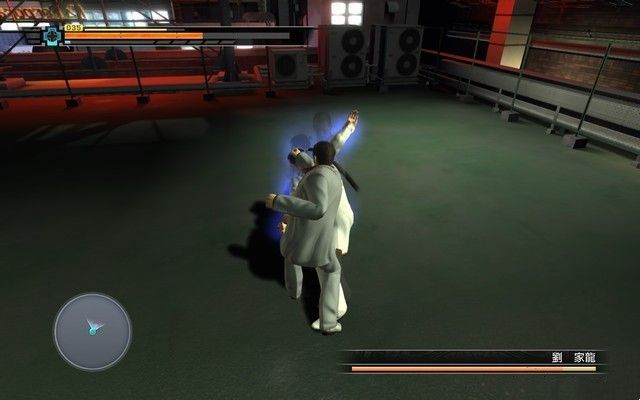This screenshot has width=640, height=400.
Task: Click the circular minimap radar
Action: [x=92, y=331]
